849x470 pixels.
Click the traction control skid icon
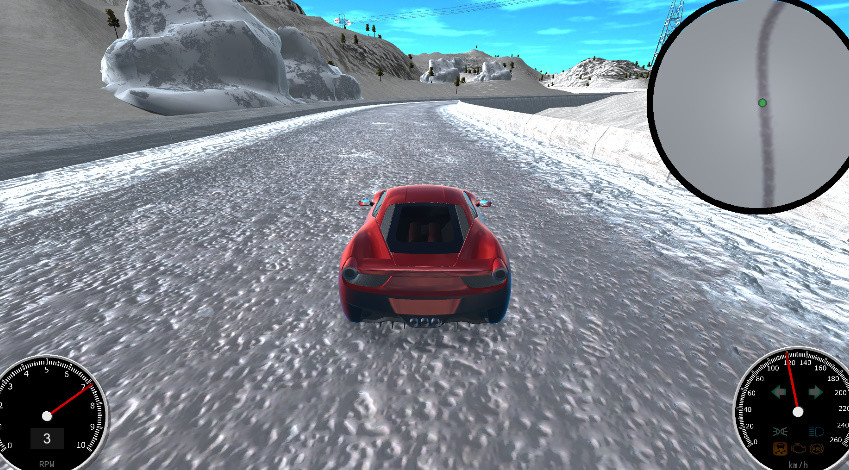(x=780, y=448)
